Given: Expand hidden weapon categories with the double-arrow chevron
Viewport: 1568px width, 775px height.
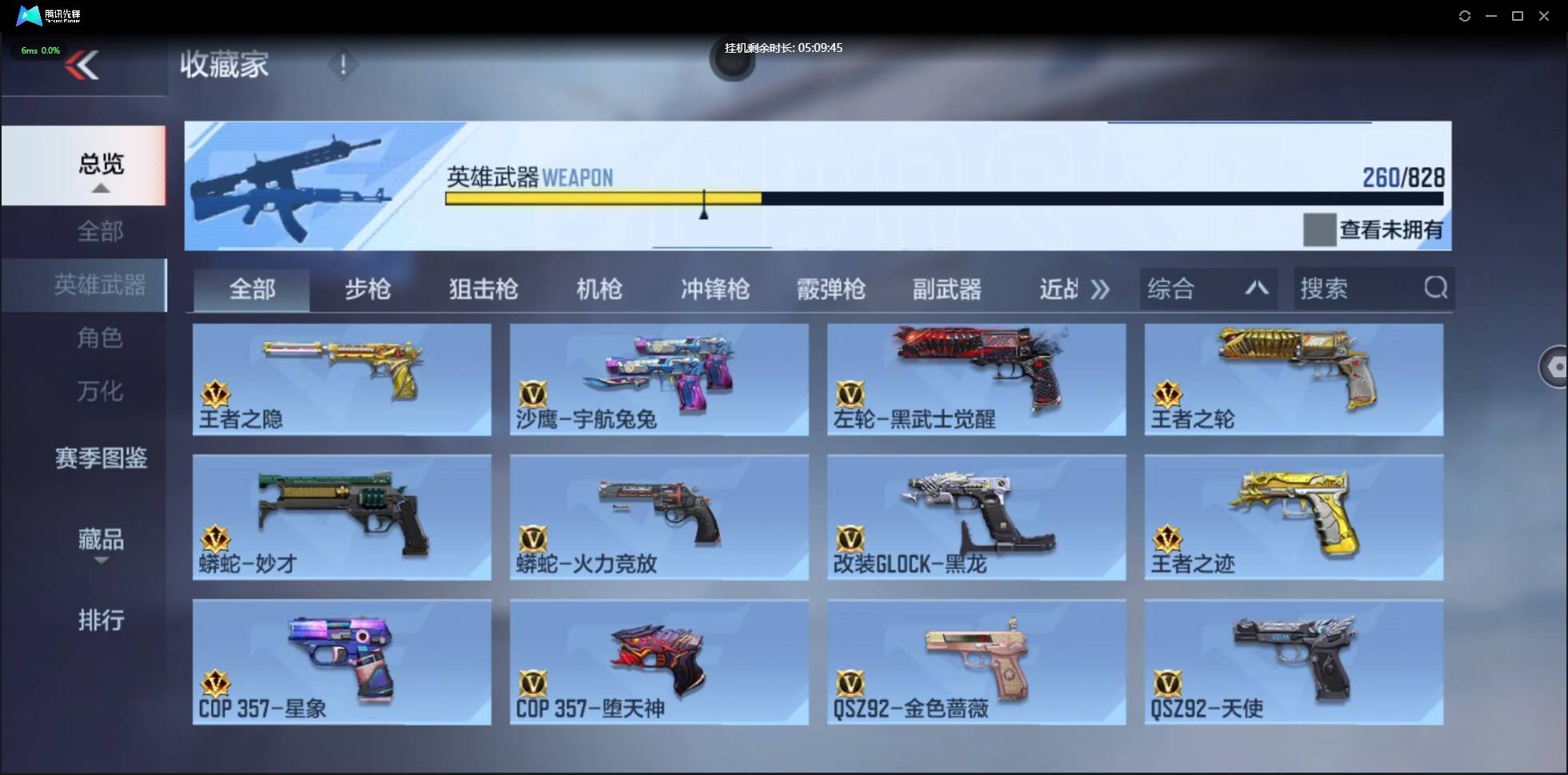Looking at the screenshot, I should coord(1100,289).
